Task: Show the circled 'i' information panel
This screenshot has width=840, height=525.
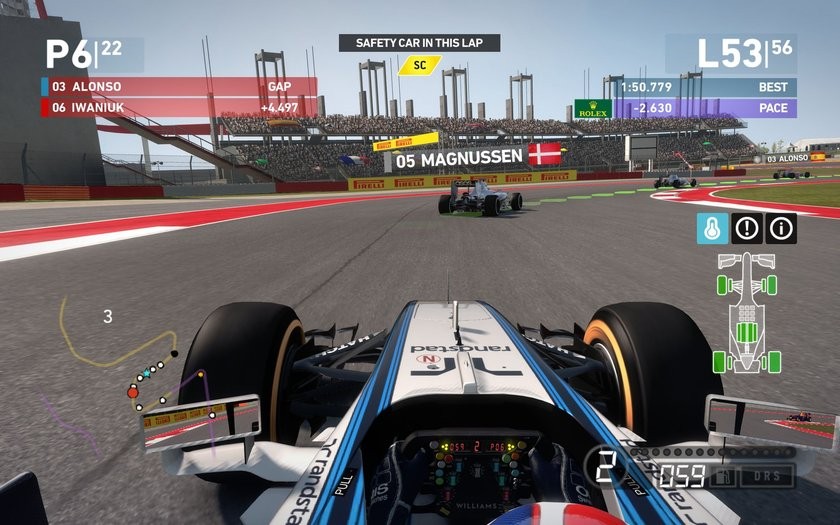Action: (781, 228)
